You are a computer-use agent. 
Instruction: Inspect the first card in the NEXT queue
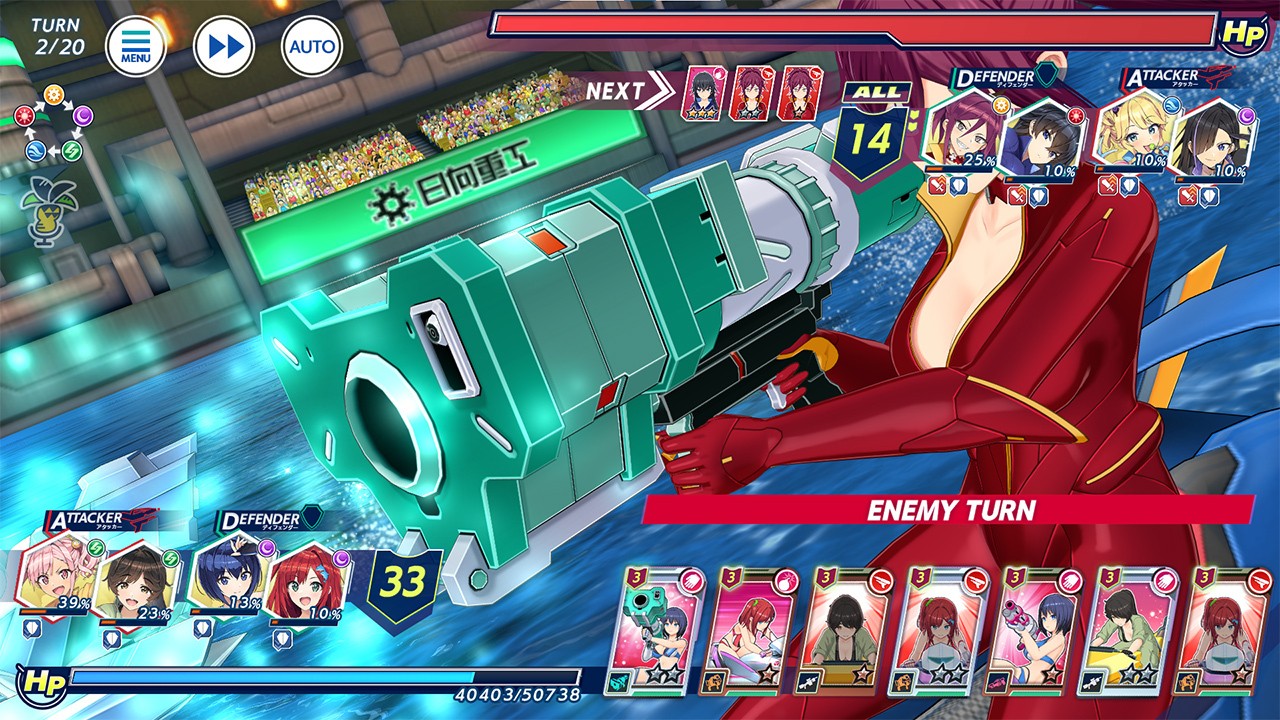pos(703,94)
